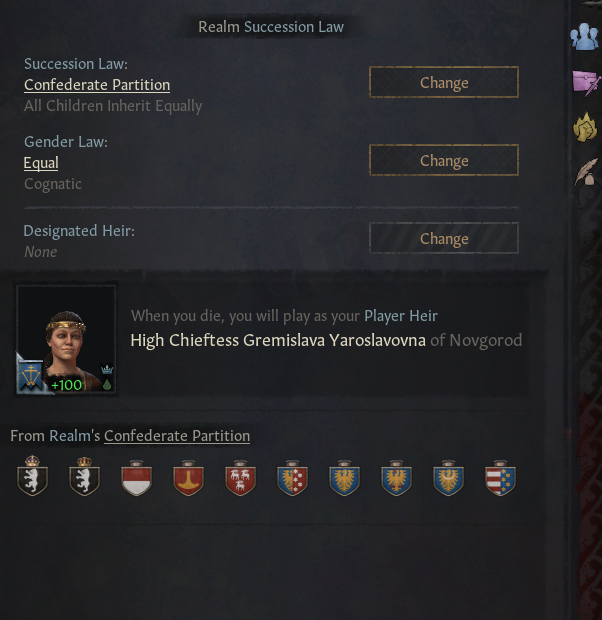Screen dimensions: 602x620
Task: Open the pink letter-and-dagger intrigue icon
Action: pos(586,82)
